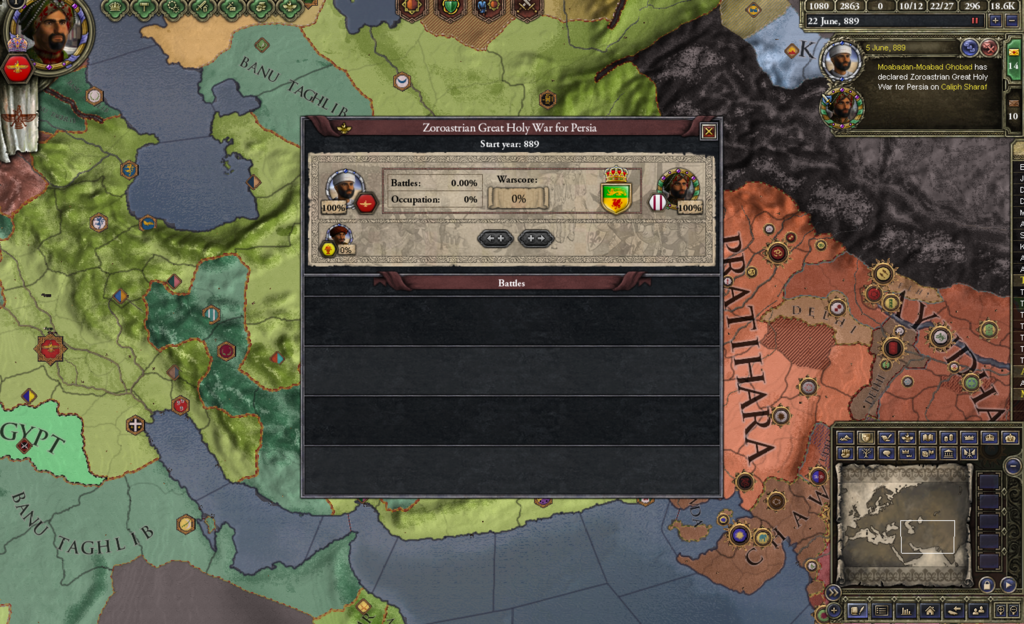Open your ruler portrait at top-left corner
This screenshot has width=1024, height=624.
[49, 31]
